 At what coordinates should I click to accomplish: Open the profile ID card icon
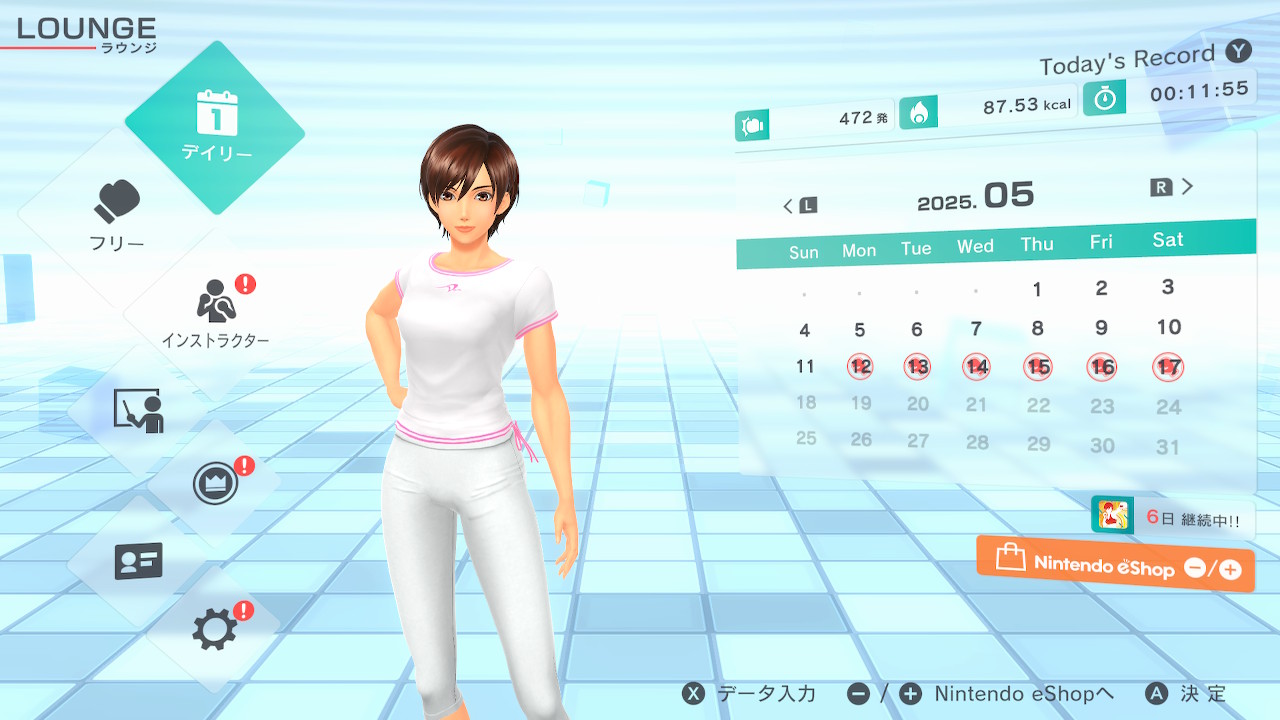(138, 561)
